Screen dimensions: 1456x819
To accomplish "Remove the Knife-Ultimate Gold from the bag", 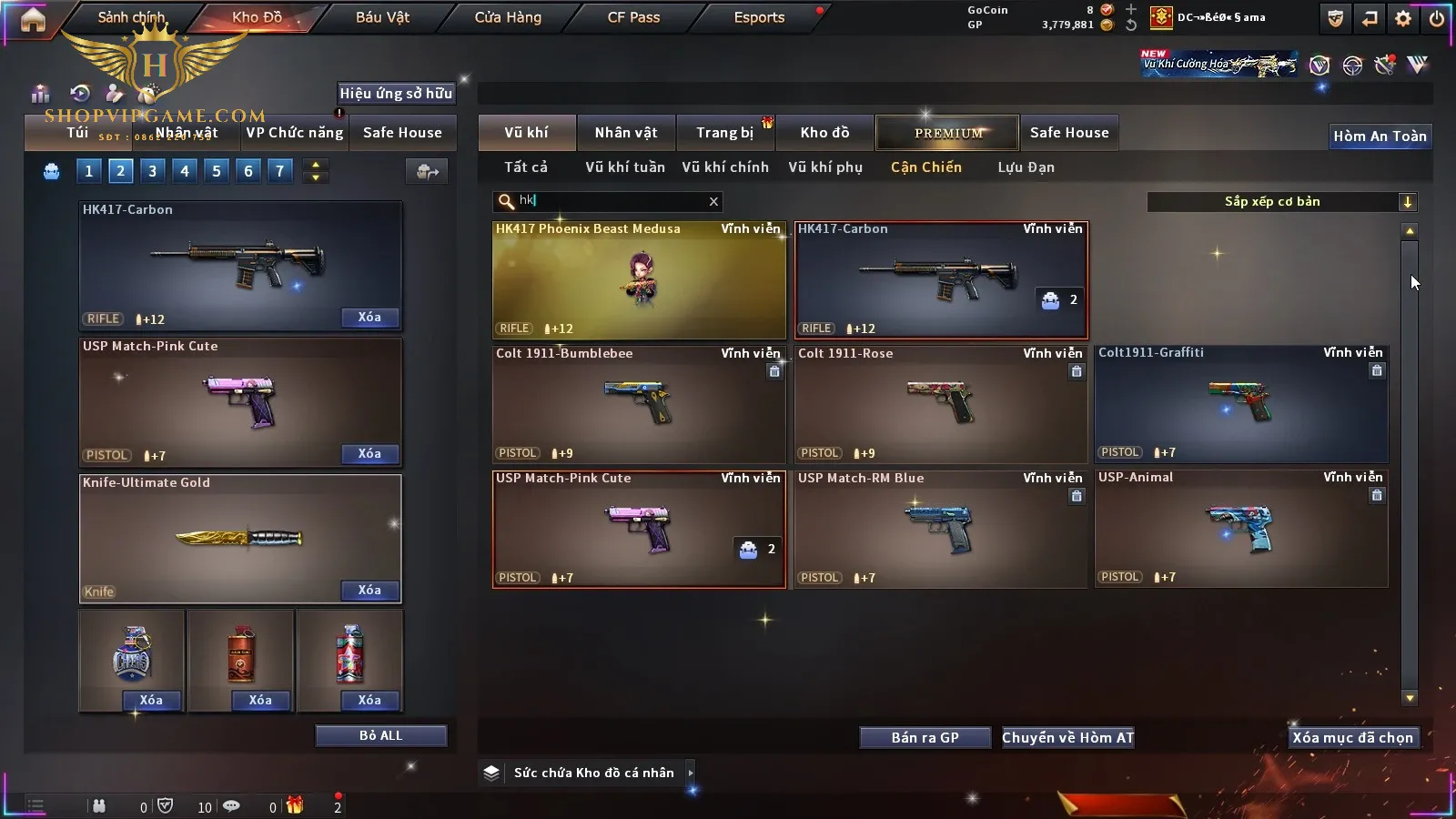I will tap(369, 591).
